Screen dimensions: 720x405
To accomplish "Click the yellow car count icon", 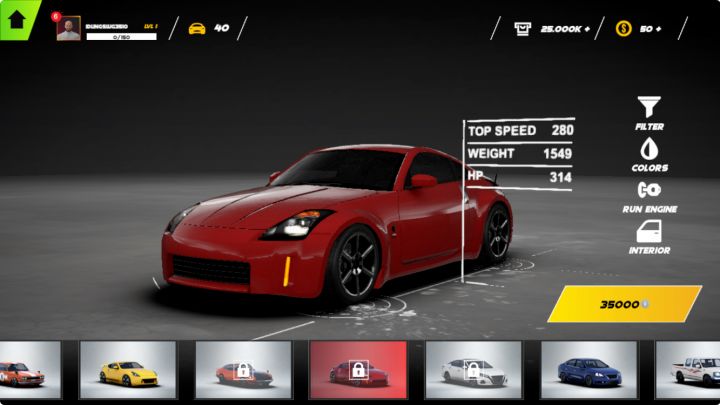I will tap(197, 28).
